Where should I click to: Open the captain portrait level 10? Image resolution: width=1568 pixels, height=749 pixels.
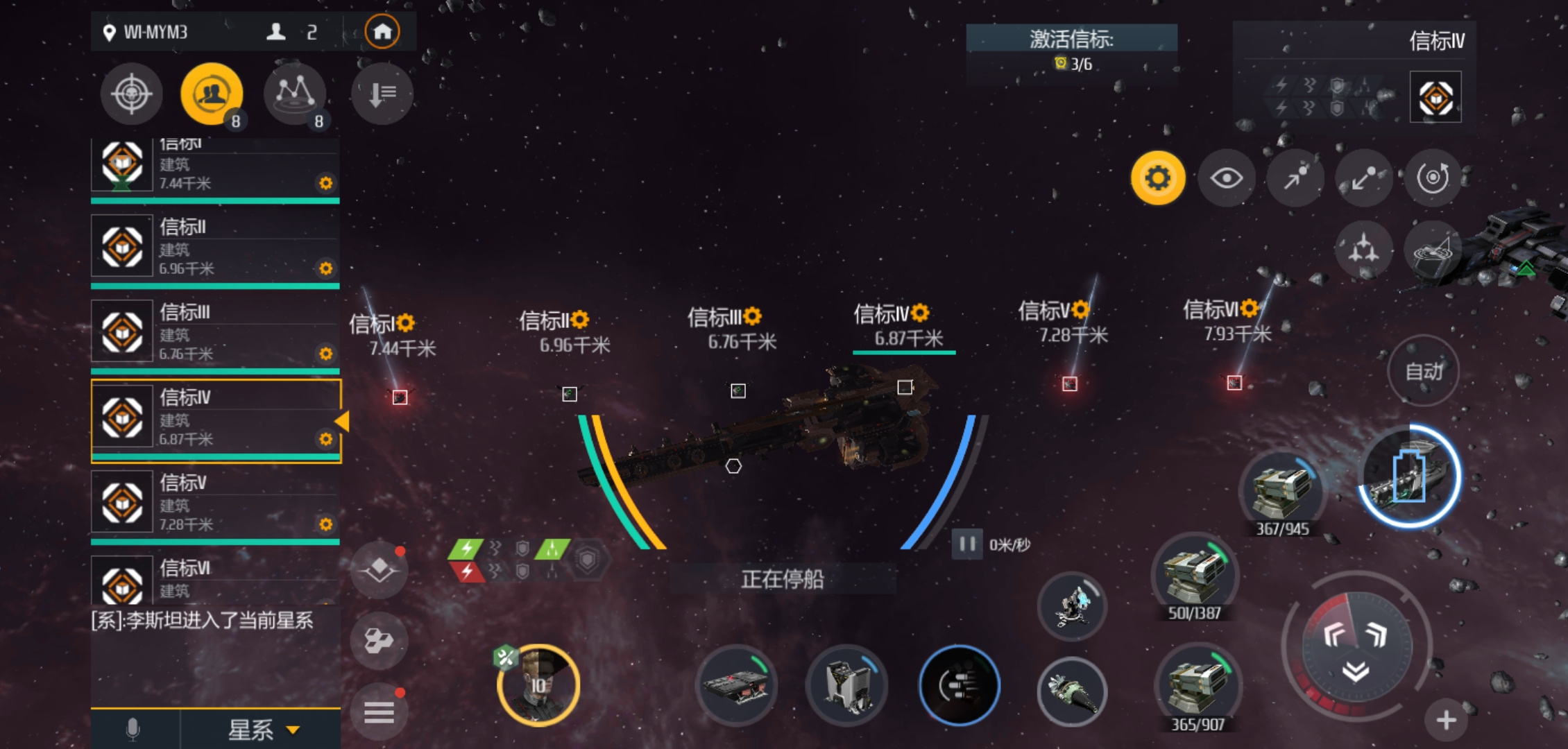point(538,685)
